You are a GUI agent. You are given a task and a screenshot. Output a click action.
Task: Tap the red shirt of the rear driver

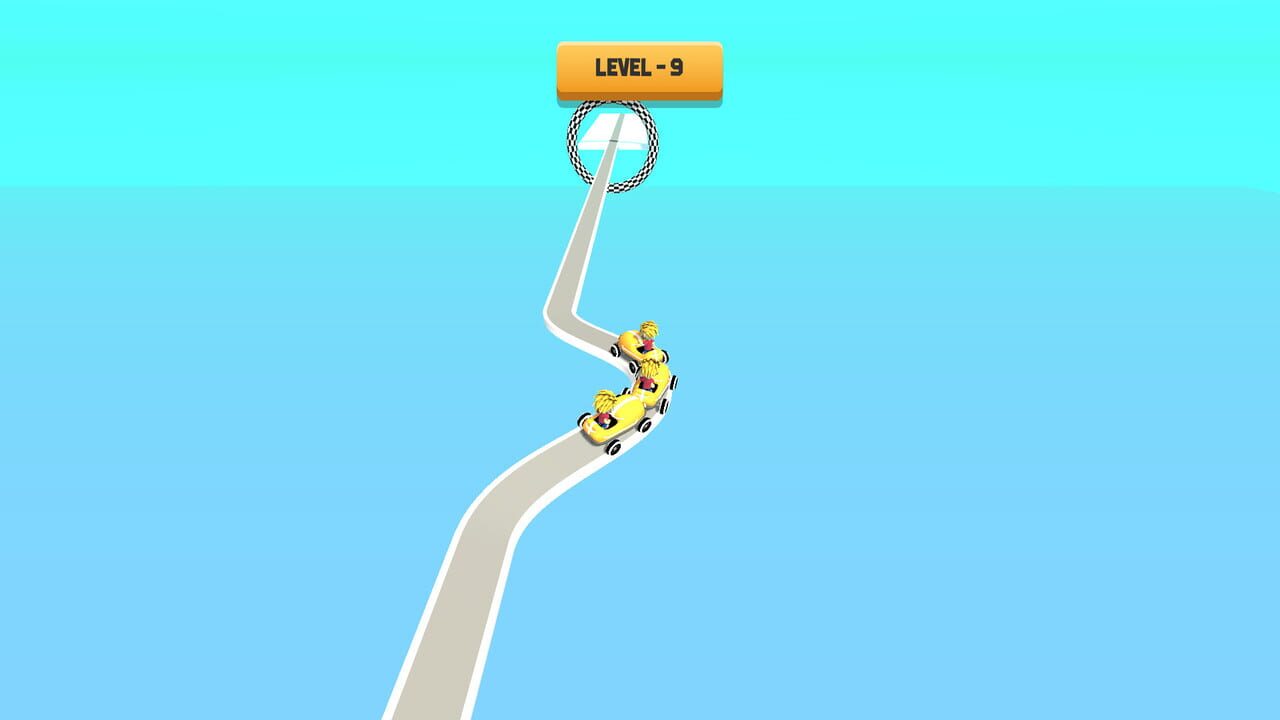point(605,418)
